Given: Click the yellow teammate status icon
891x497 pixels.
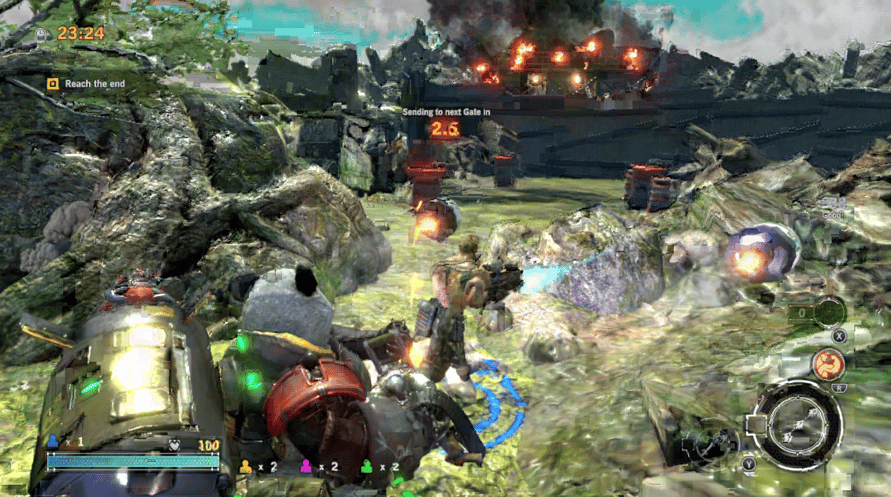Looking at the screenshot, I should coord(246,466).
